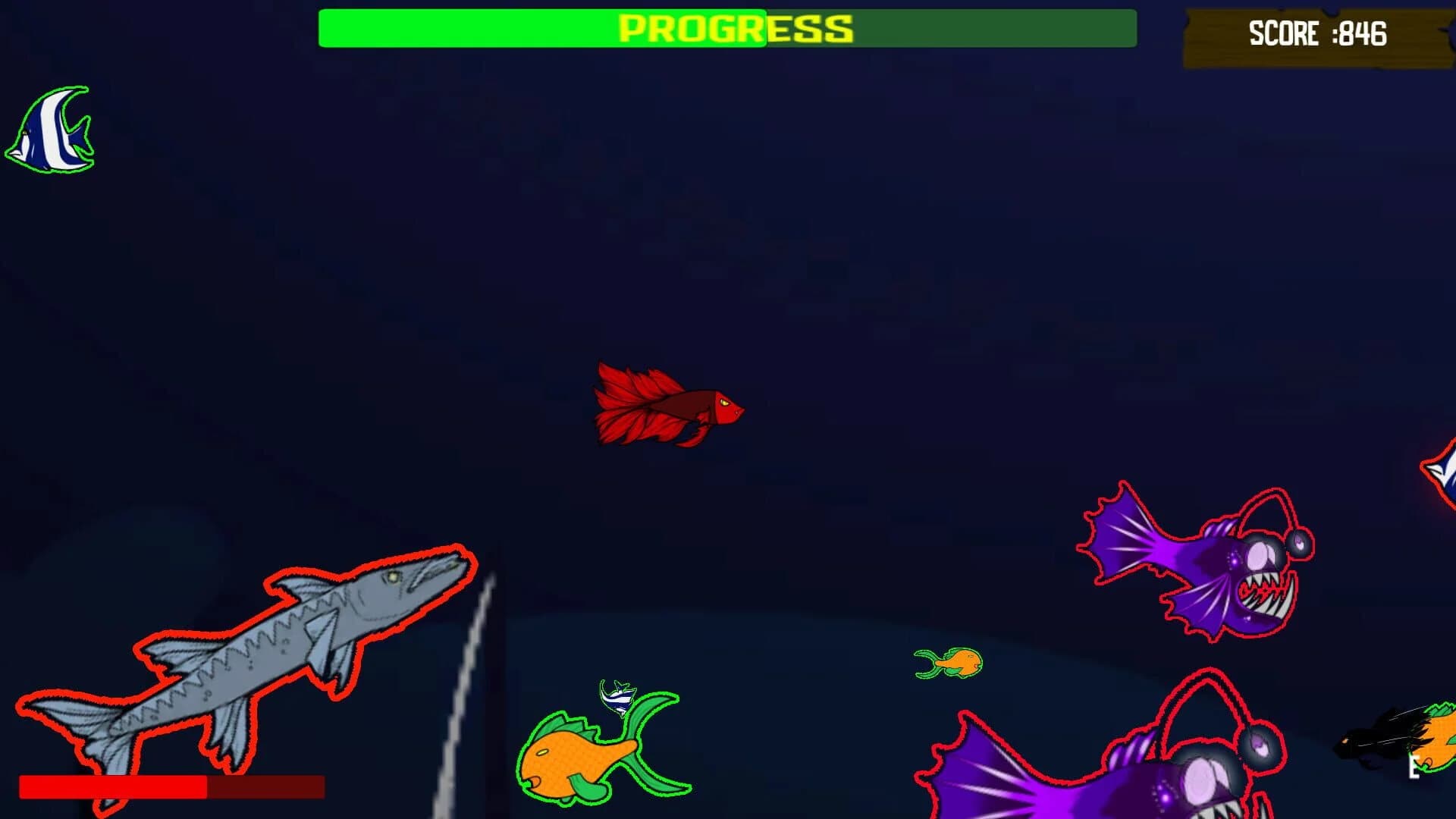Select the red betta fish in the center
The height and width of the screenshot is (819, 1456).
[667, 406]
